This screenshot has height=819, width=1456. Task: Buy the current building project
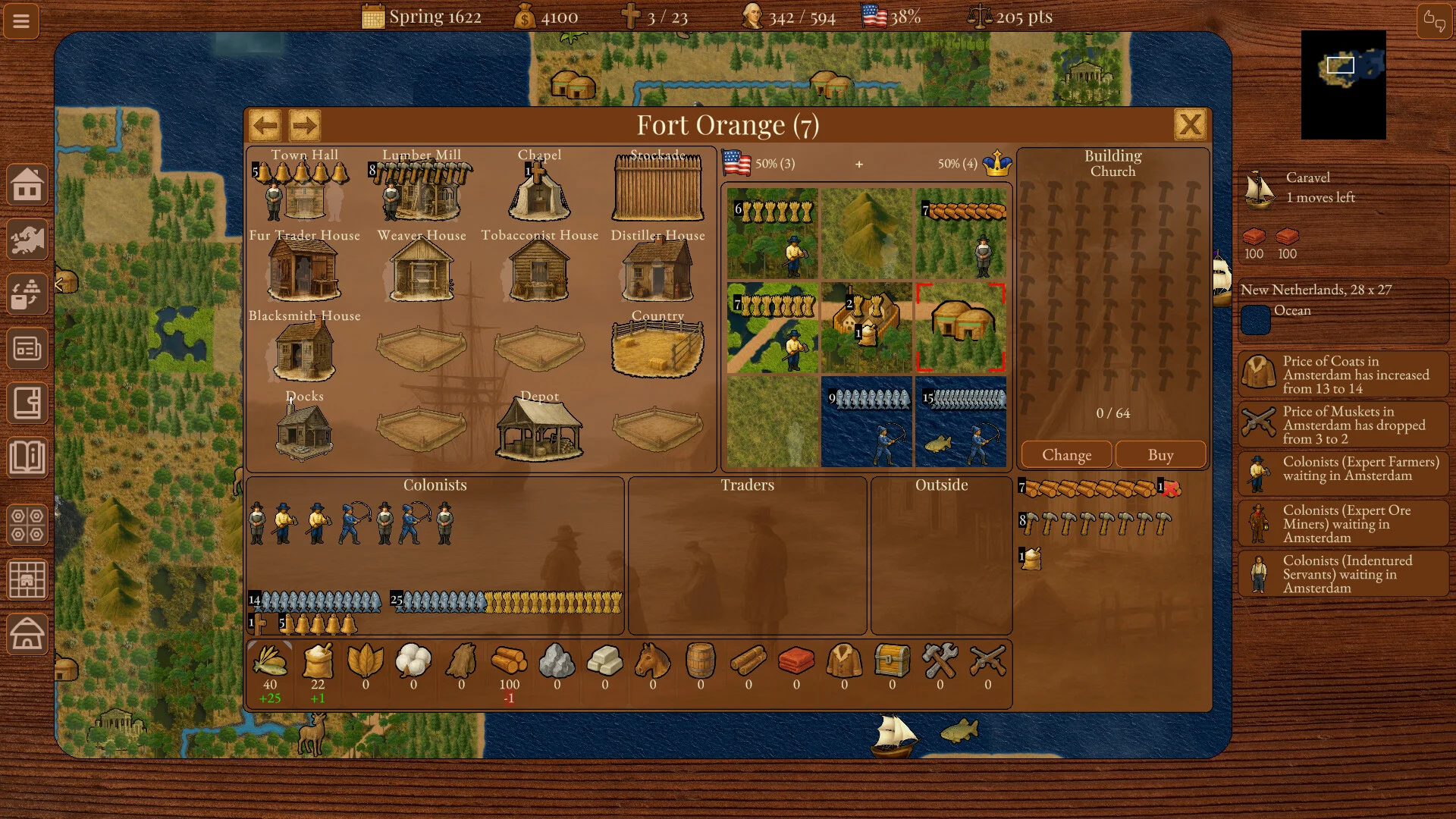[1160, 455]
